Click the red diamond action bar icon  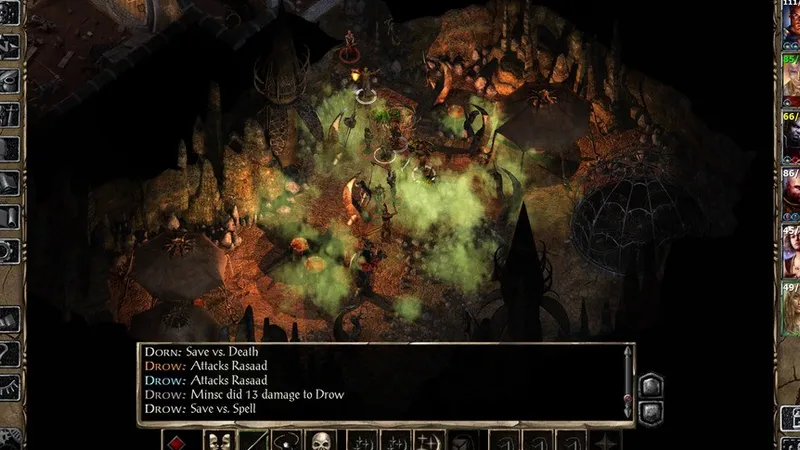pyautogui.click(x=179, y=440)
